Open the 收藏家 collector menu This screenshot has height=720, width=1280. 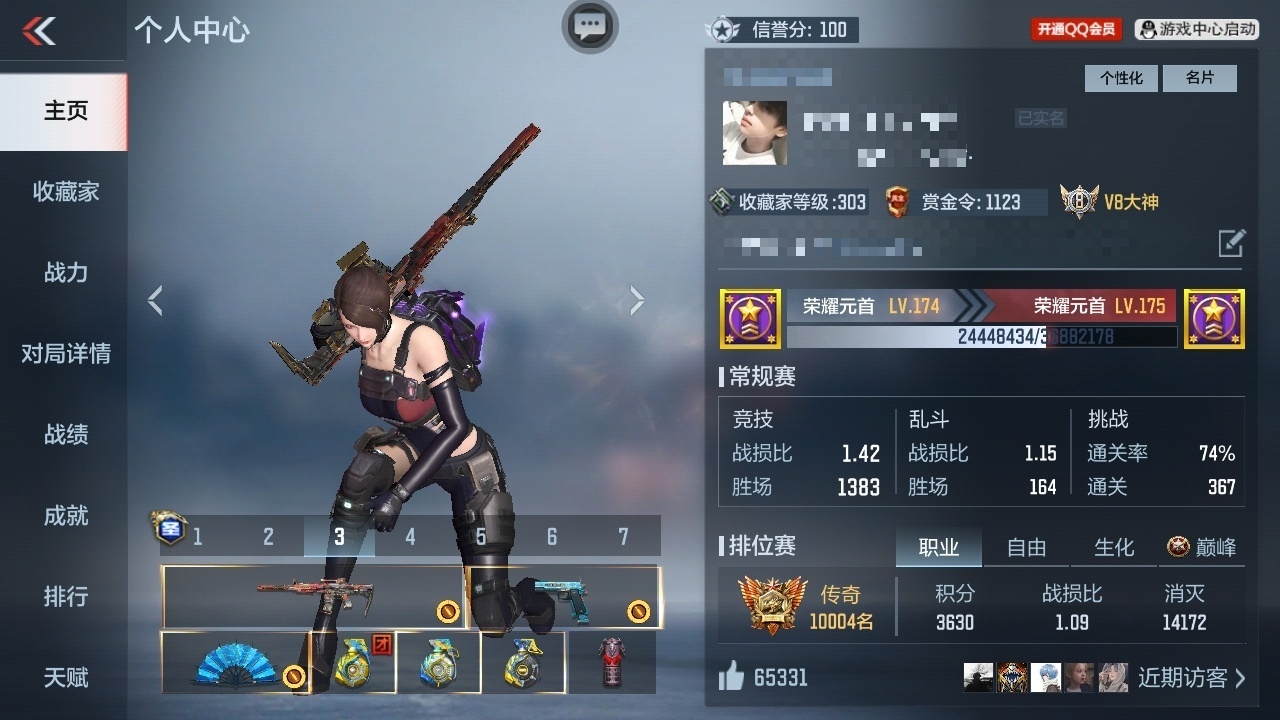click(65, 192)
